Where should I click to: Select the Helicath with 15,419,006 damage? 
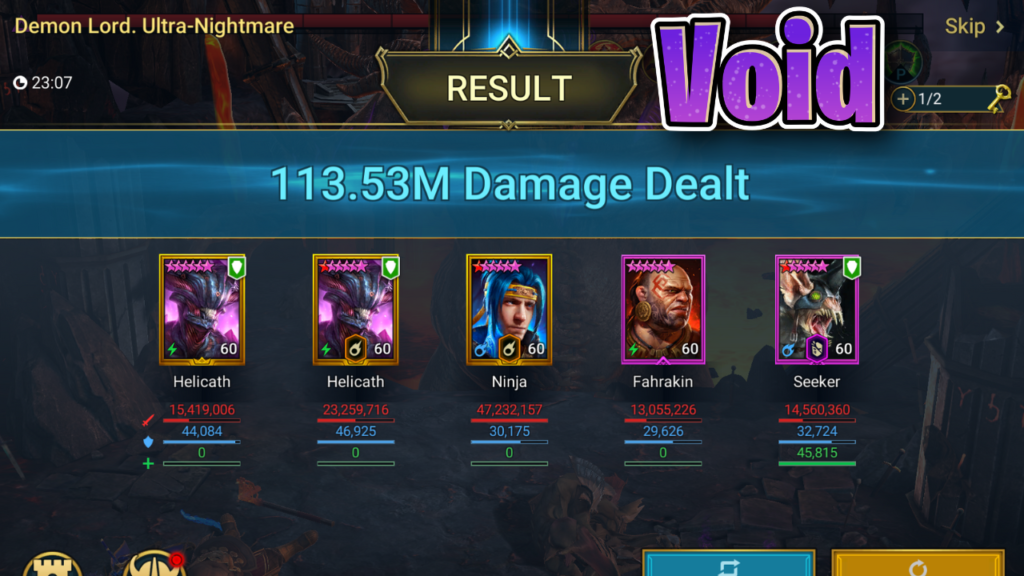pos(202,310)
